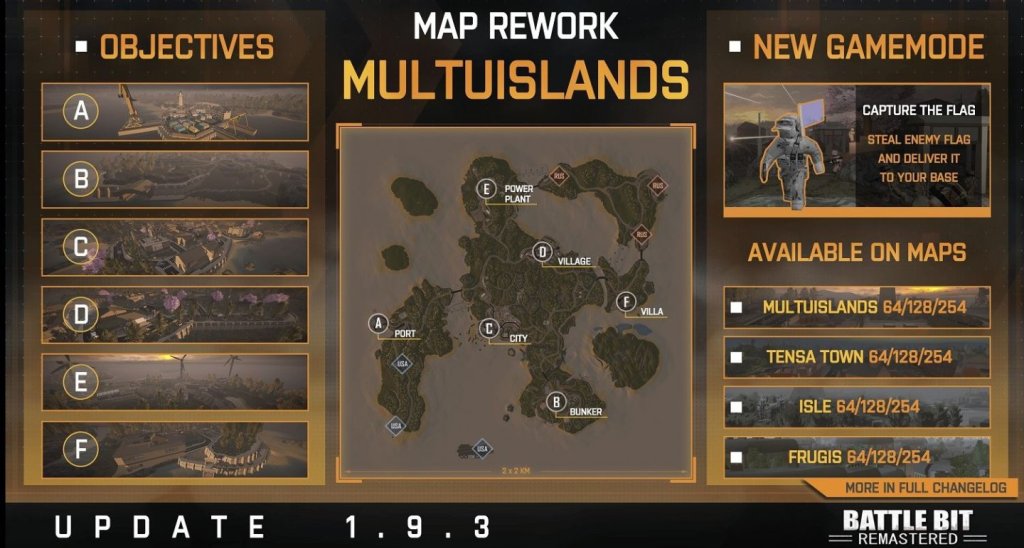This screenshot has height=548, width=1024.
Task: Select objective E wind turbine thumbnail
Action: (x=175, y=382)
